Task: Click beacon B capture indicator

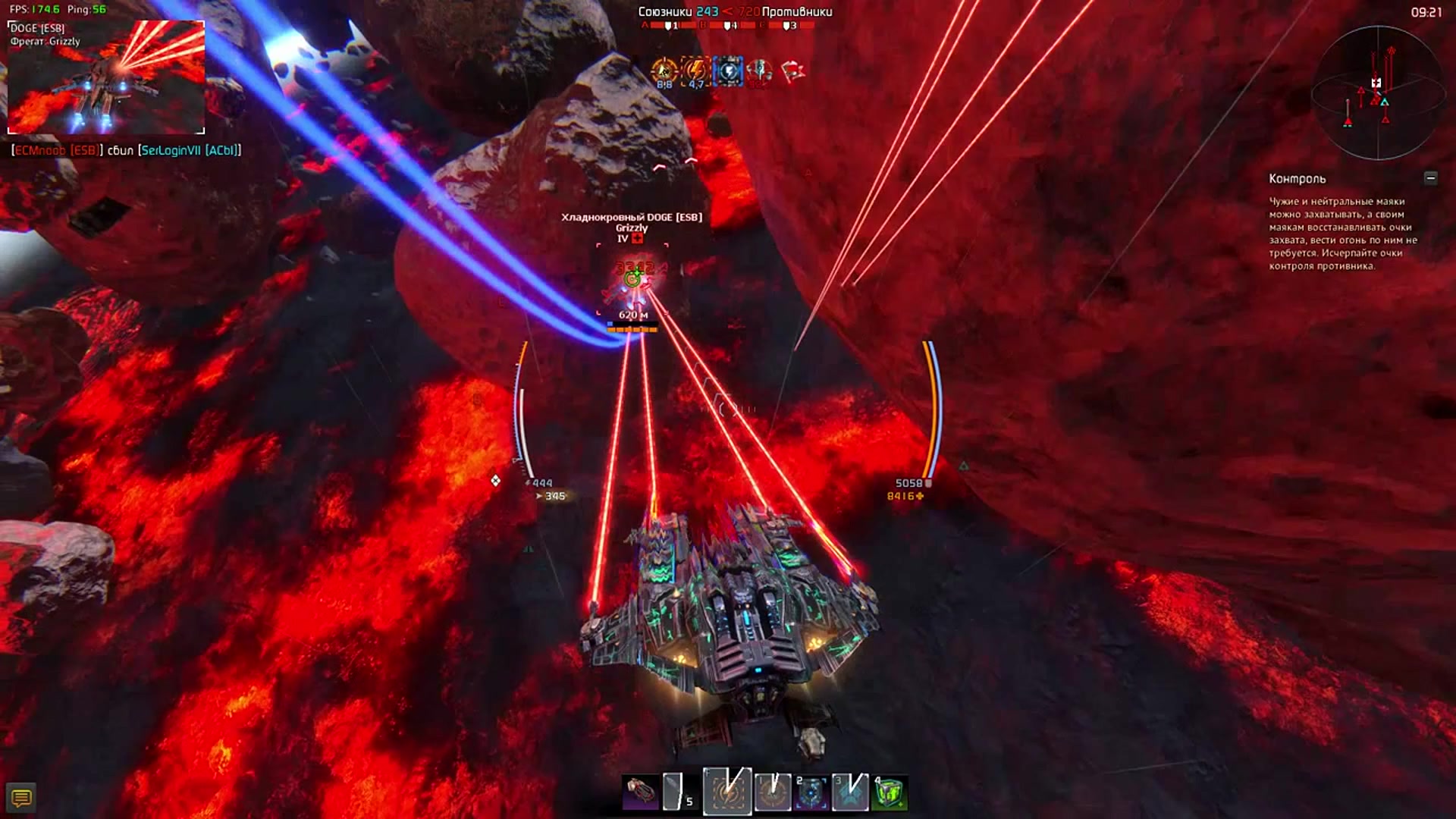Action: tap(727, 26)
